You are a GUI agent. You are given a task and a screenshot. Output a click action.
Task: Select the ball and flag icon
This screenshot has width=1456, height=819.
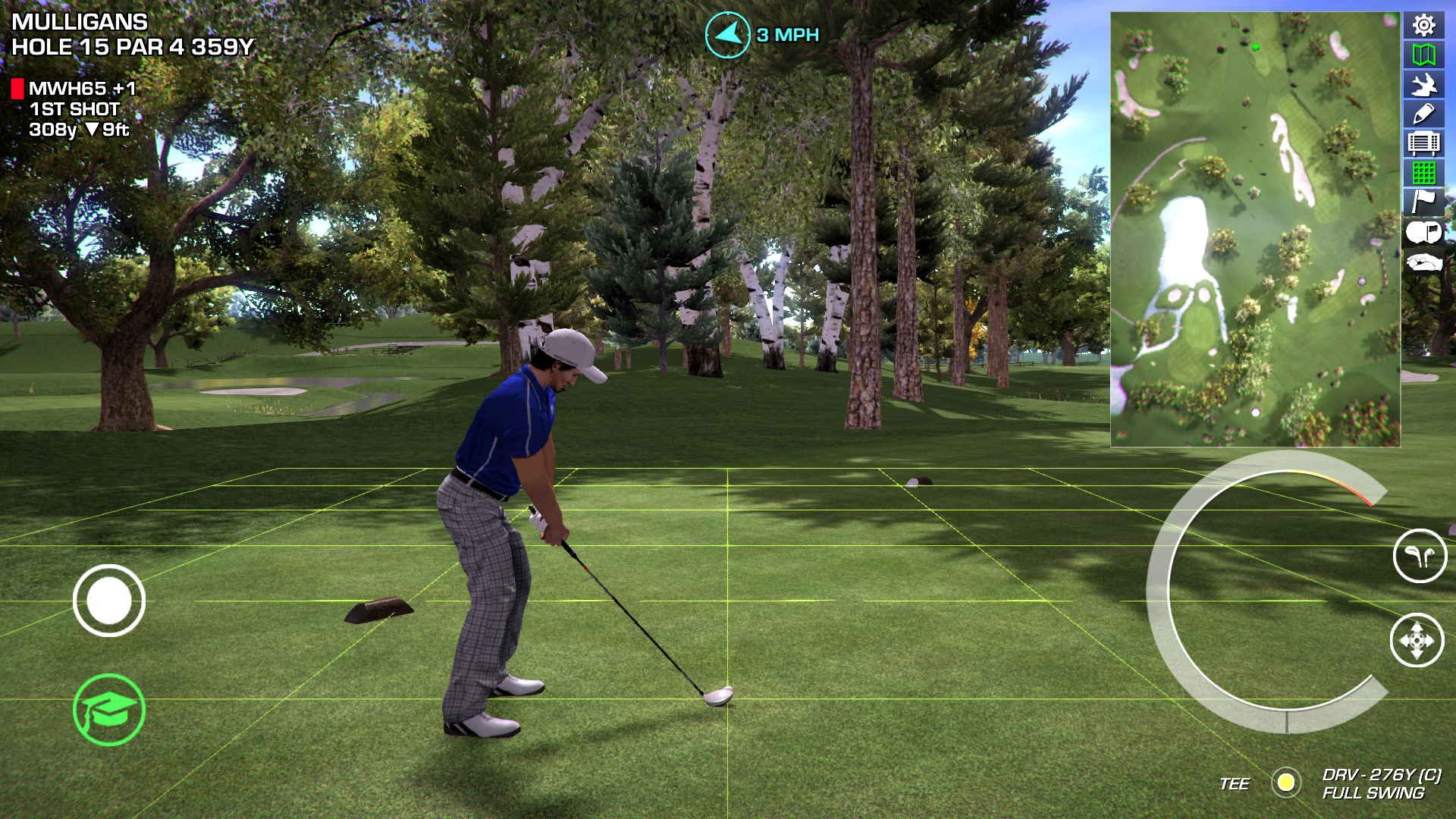pyautogui.click(x=1423, y=232)
